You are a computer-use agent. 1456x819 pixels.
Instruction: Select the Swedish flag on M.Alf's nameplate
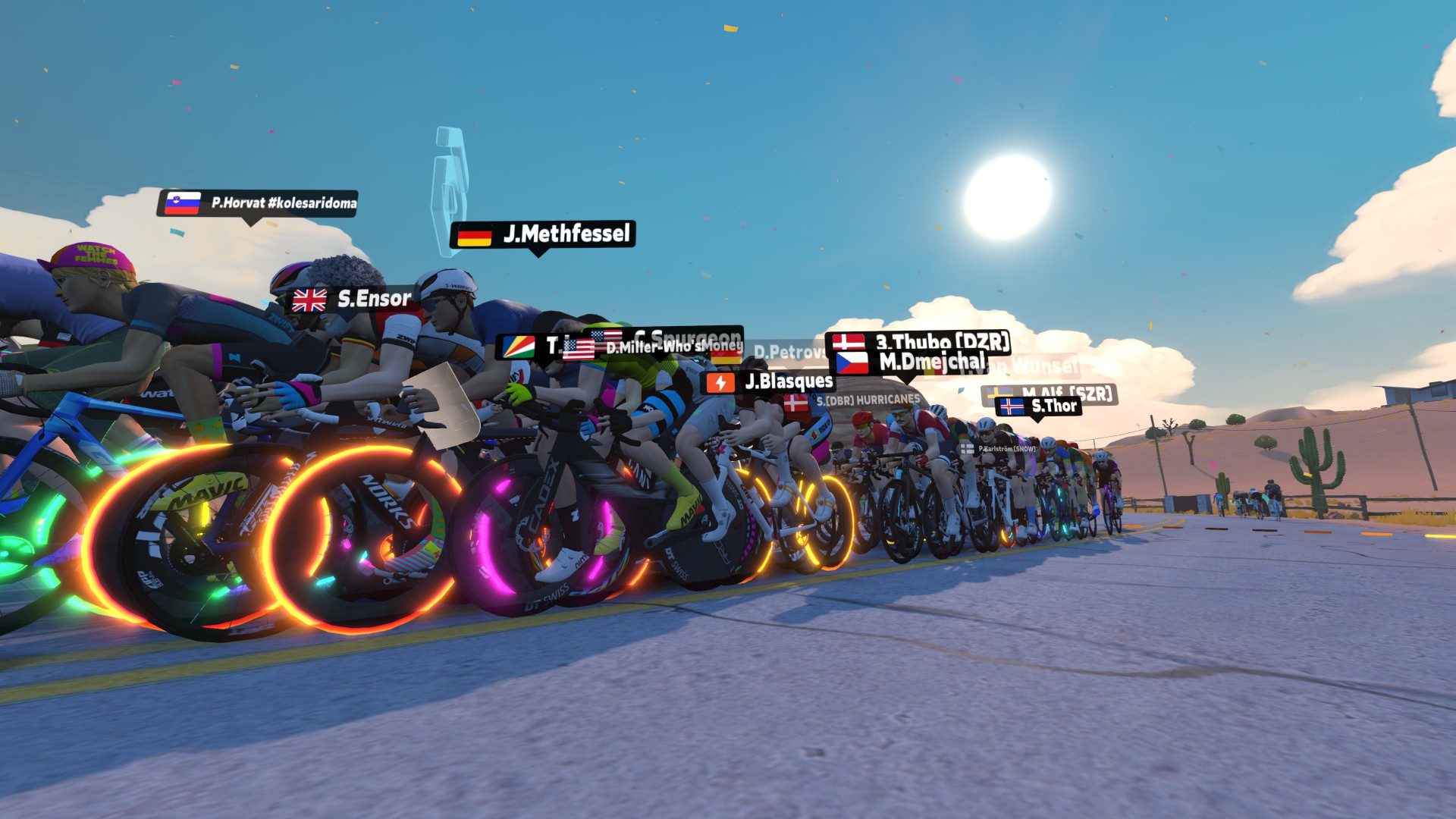point(999,392)
